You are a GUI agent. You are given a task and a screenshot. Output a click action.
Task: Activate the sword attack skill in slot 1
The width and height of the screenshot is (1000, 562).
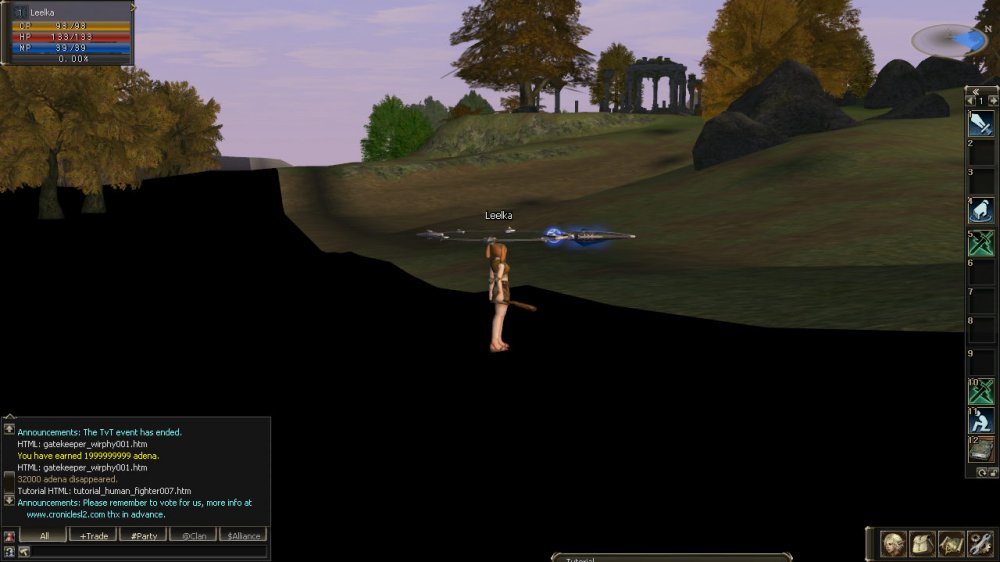[x=981, y=124]
